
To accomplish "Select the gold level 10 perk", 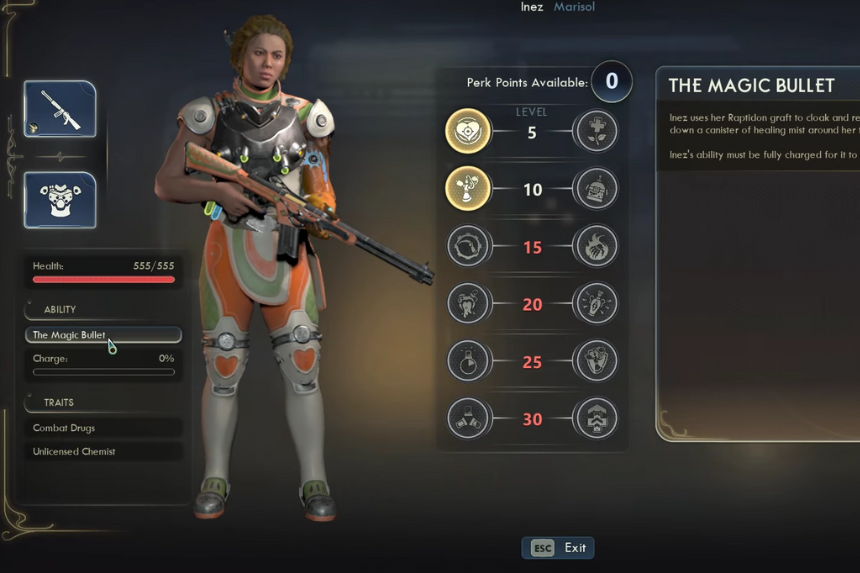I will [468, 188].
